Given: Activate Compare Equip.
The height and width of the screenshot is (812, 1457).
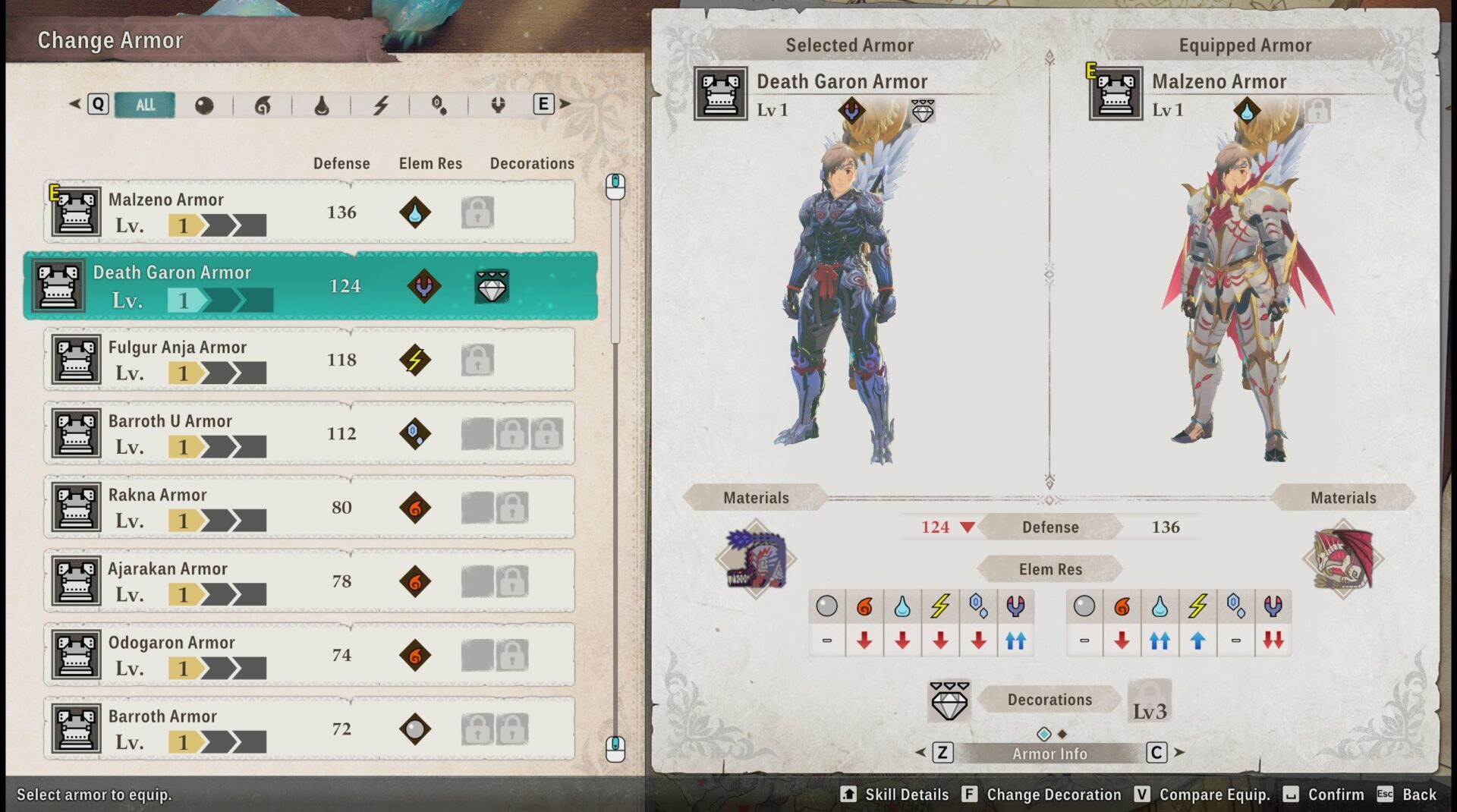Looking at the screenshot, I should pyautogui.click(x=1203, y=795).
